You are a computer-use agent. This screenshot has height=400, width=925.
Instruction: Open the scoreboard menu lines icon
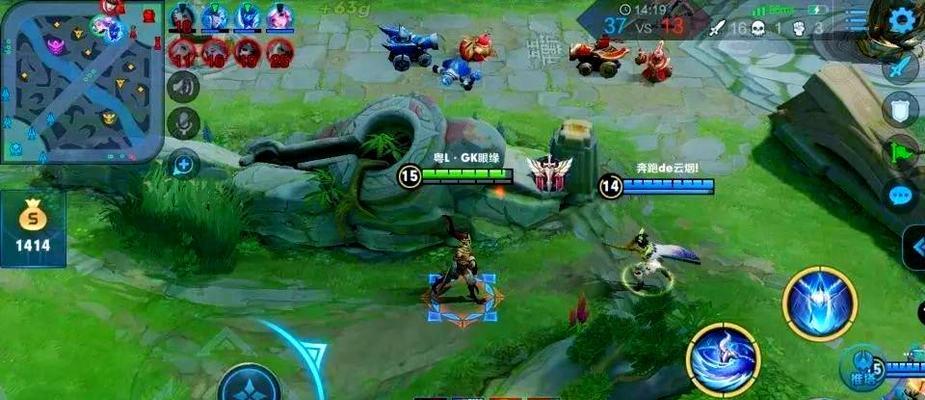(857, 18)
